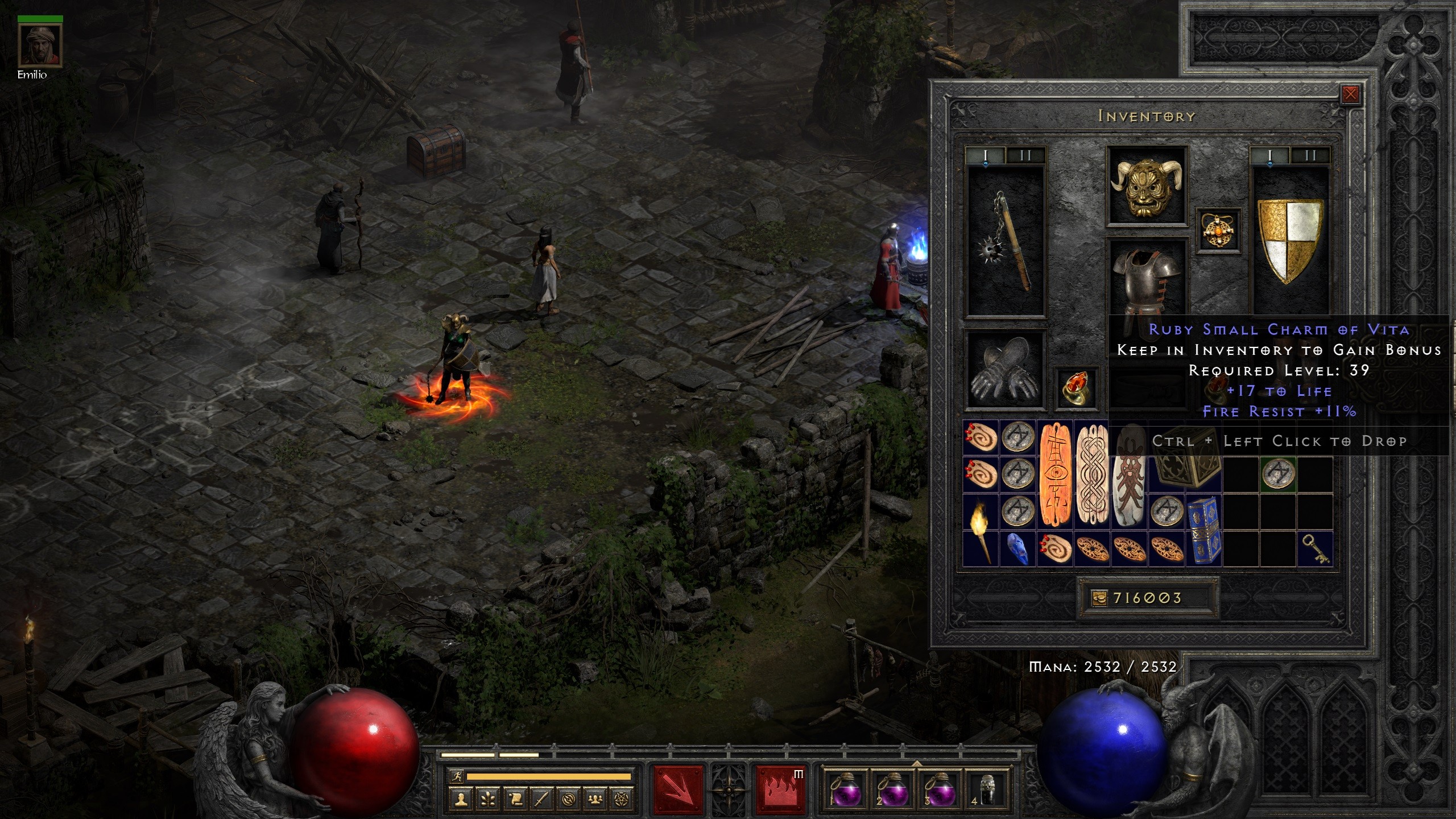This screenshot has width=1456, height=819.
Task: Open the character screen from mini menu
Action: point(461,800)
